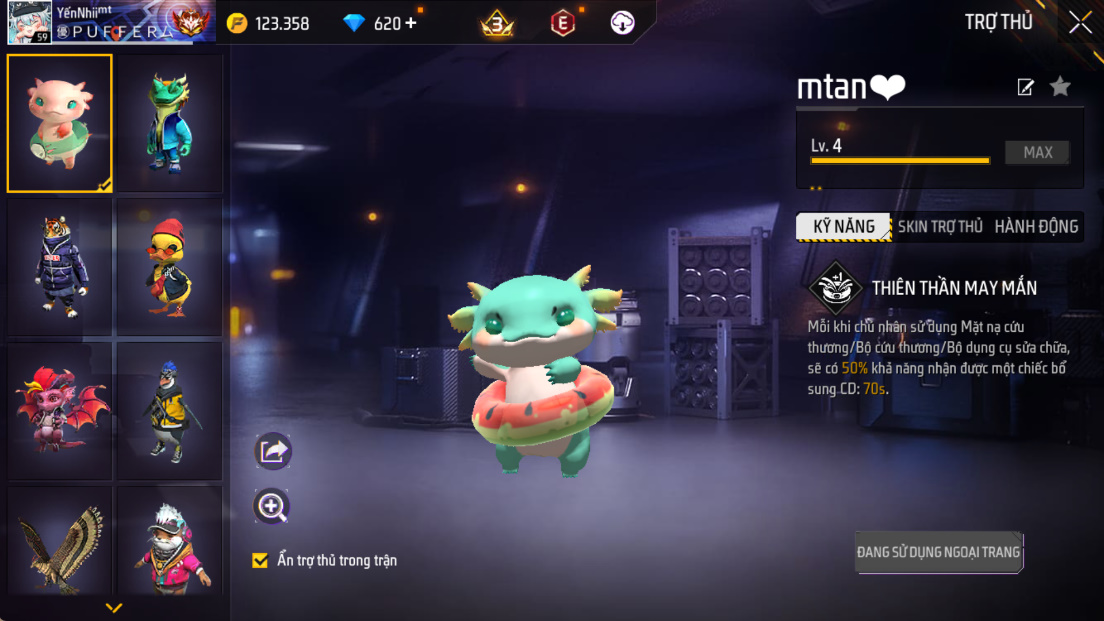The width and height of the screenshot is (1104, 621).
Task: Expand pet list with yellow down arrow
Action: (x=114, y=607)
